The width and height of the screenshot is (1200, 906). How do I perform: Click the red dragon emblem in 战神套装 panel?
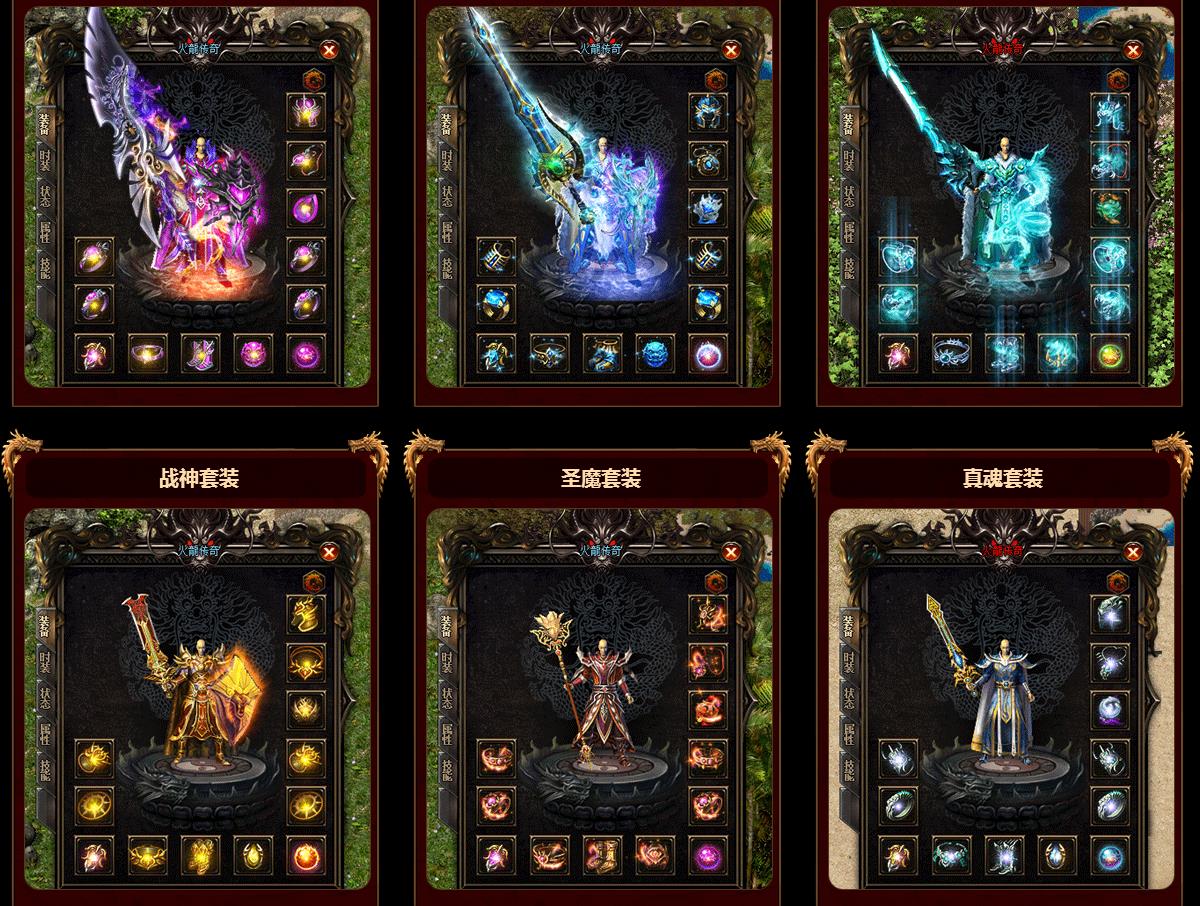coord(312,581)
